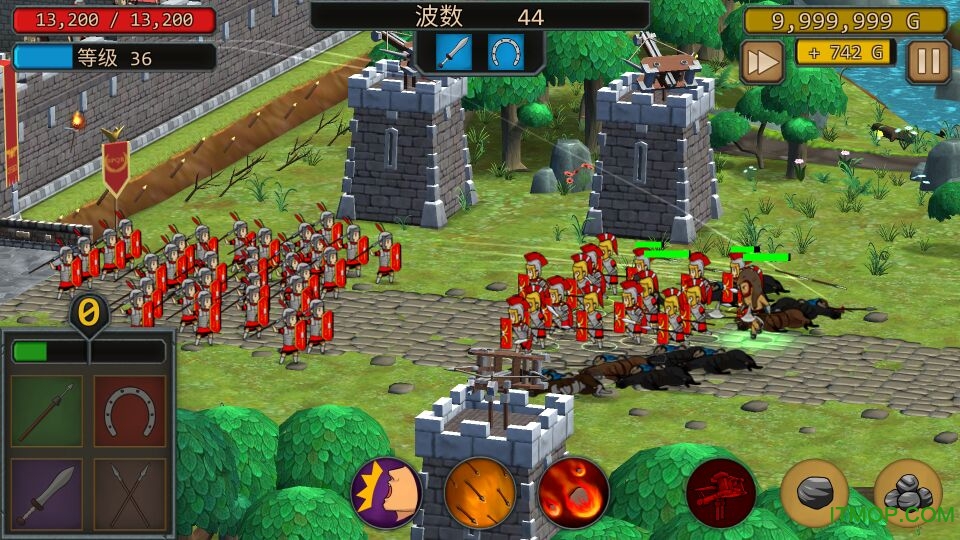
Task: Select the single spear unit slot
Action: point(47,410)
